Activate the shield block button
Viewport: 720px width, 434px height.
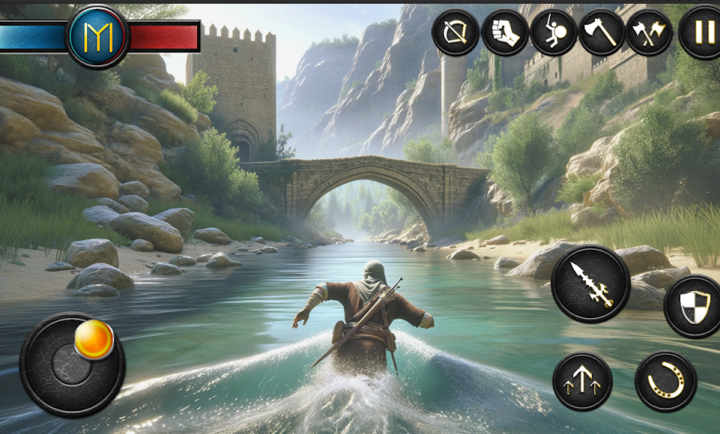point(694,306)
